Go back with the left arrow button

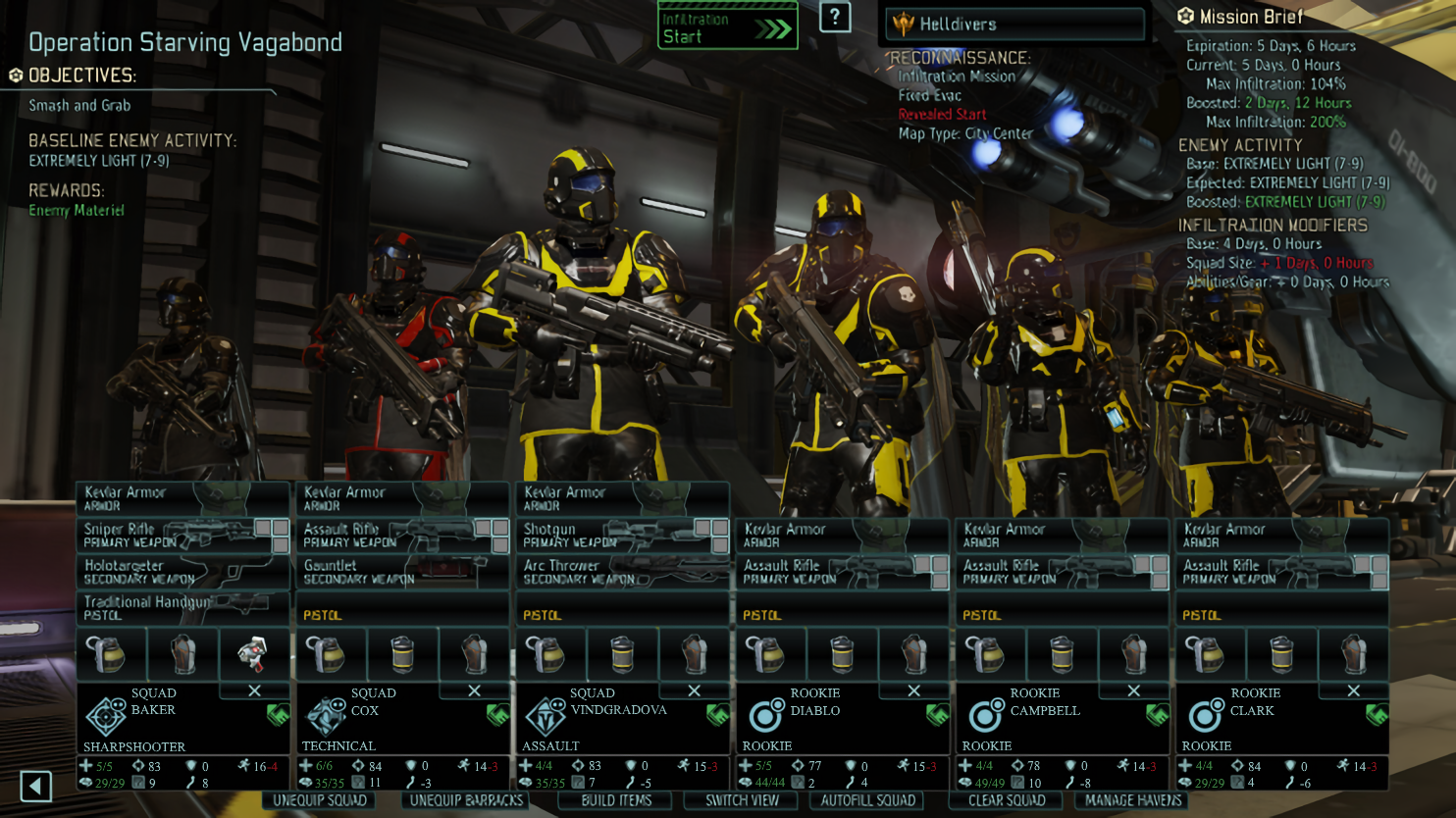[36, 786]
